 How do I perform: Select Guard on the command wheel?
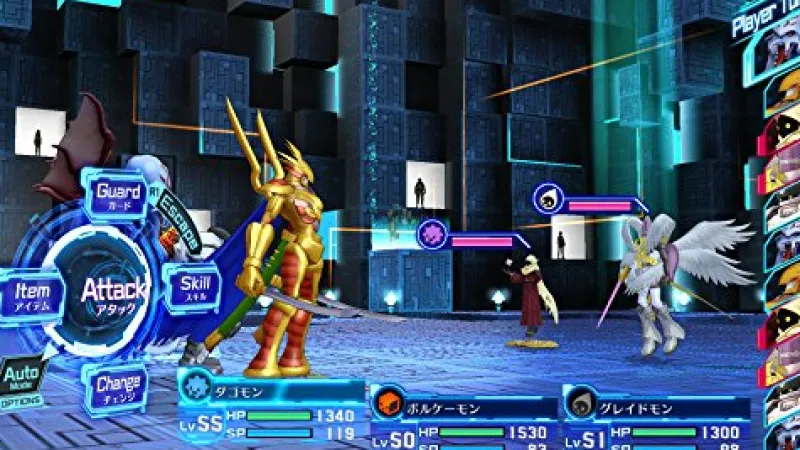[x=117, y=193]
